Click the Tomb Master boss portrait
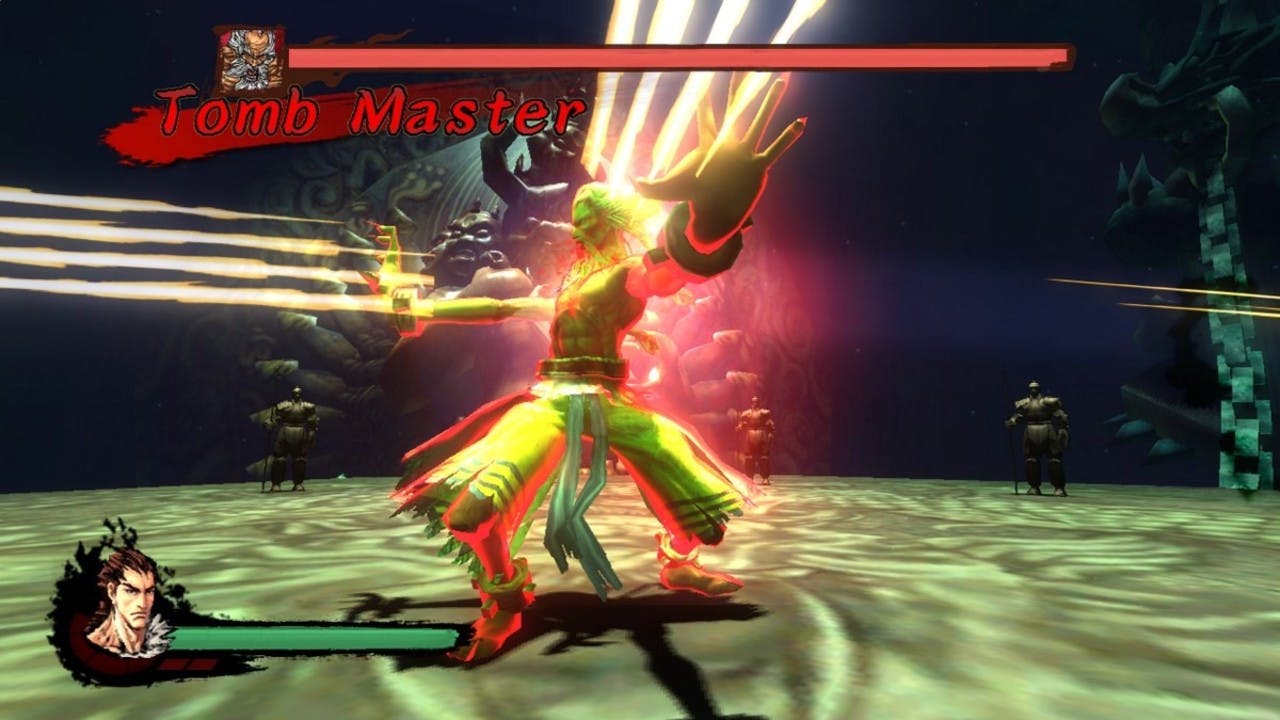Image resolution: width=1280 pixels, height=720 pixels. click(250, 60)
